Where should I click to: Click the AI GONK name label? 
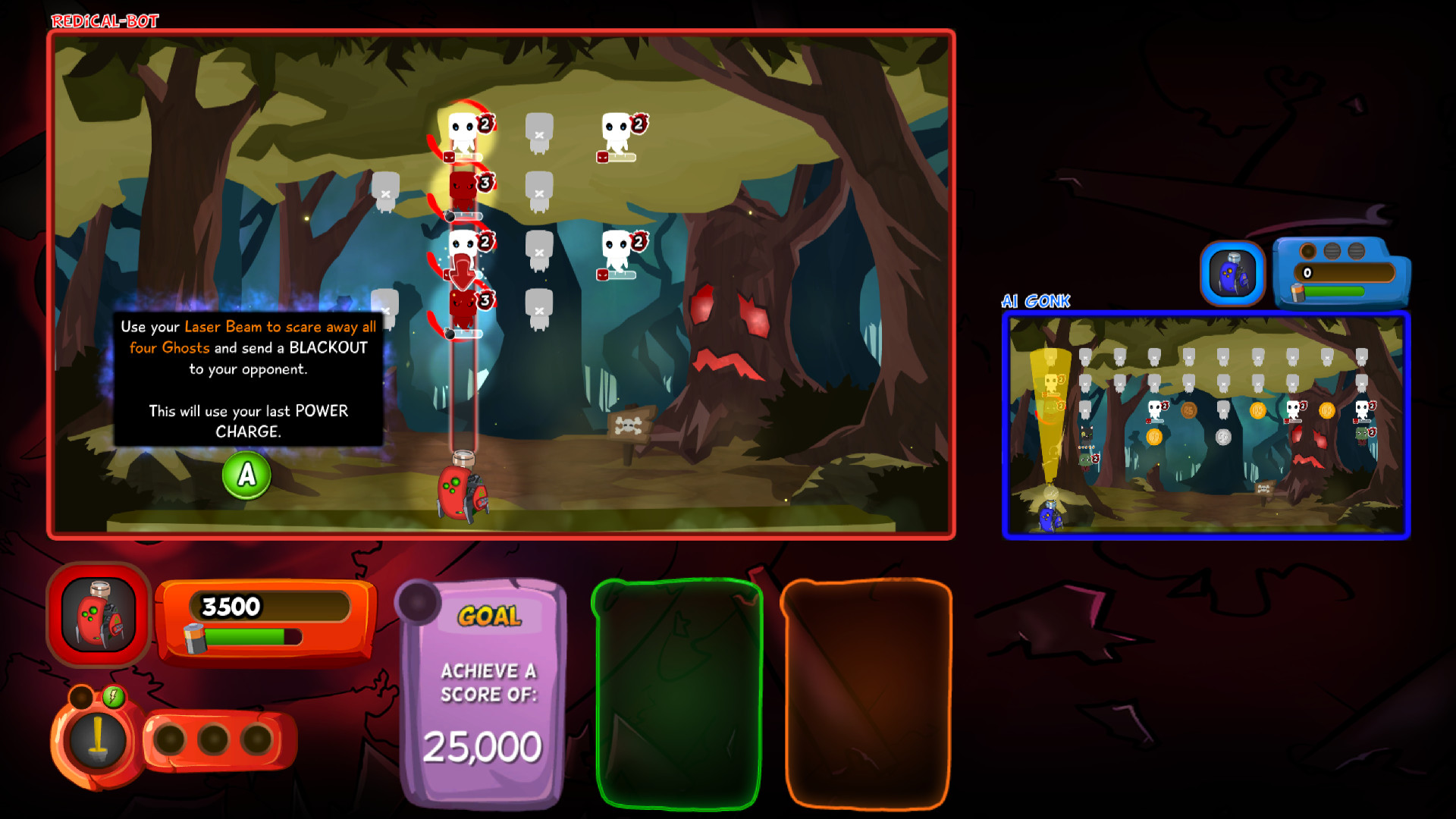tap(1036, 301)
